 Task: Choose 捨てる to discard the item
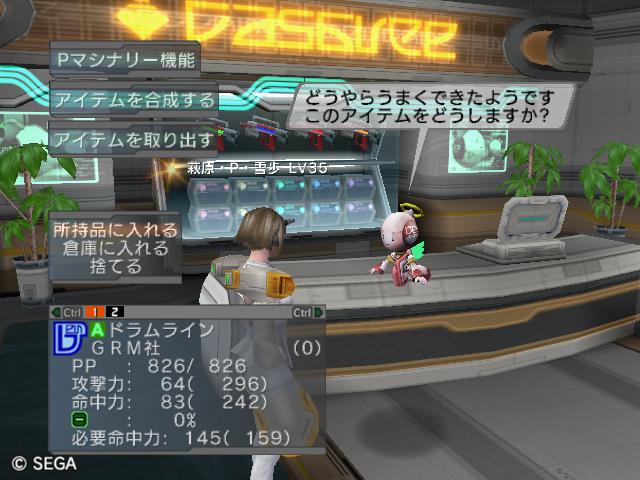(117, 268)
